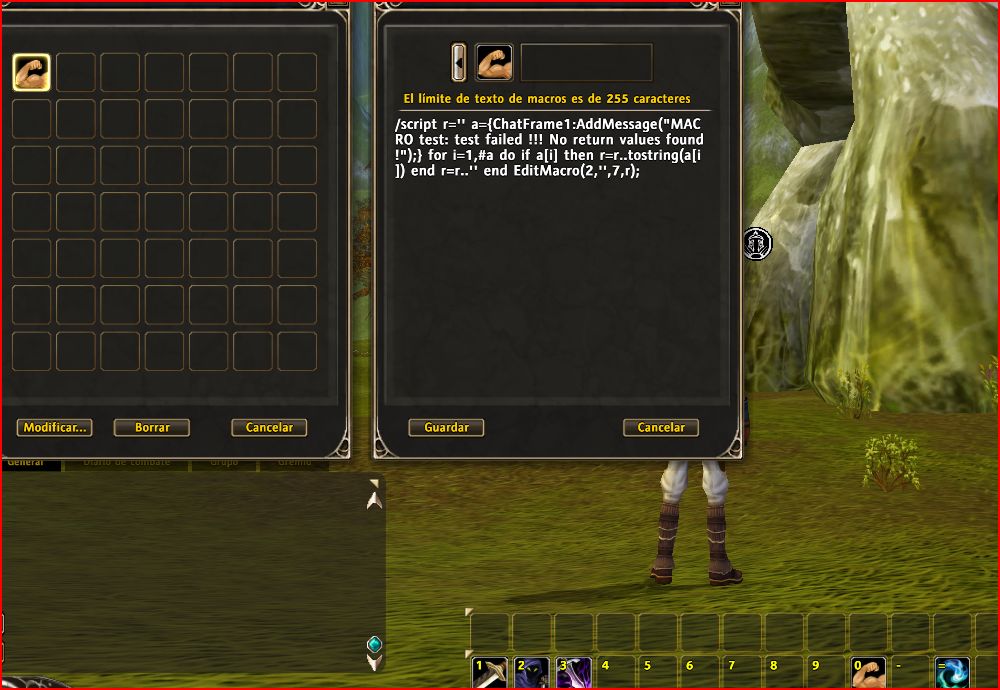
Task: Save the macro with Guardar
Action: (x=446, y=427)
